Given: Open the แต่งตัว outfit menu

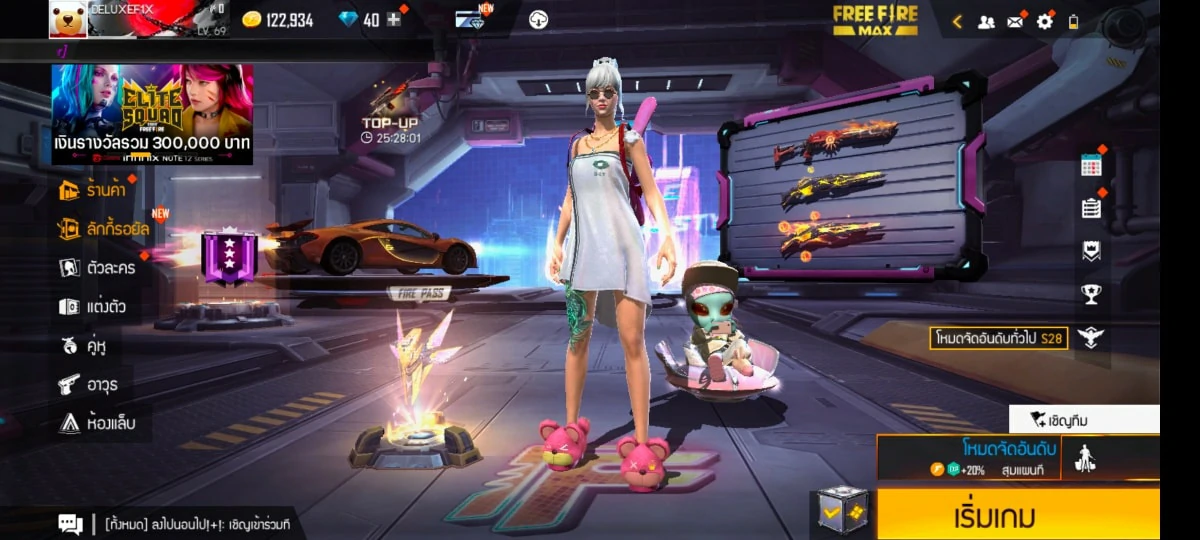Looking at the screenshot, I should (x=93, y=306).
